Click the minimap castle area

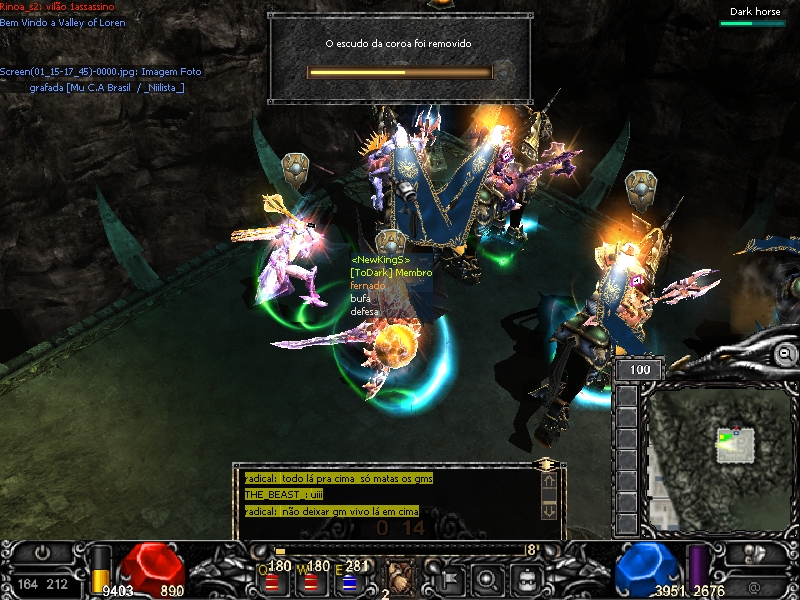[x=735, y=444]
